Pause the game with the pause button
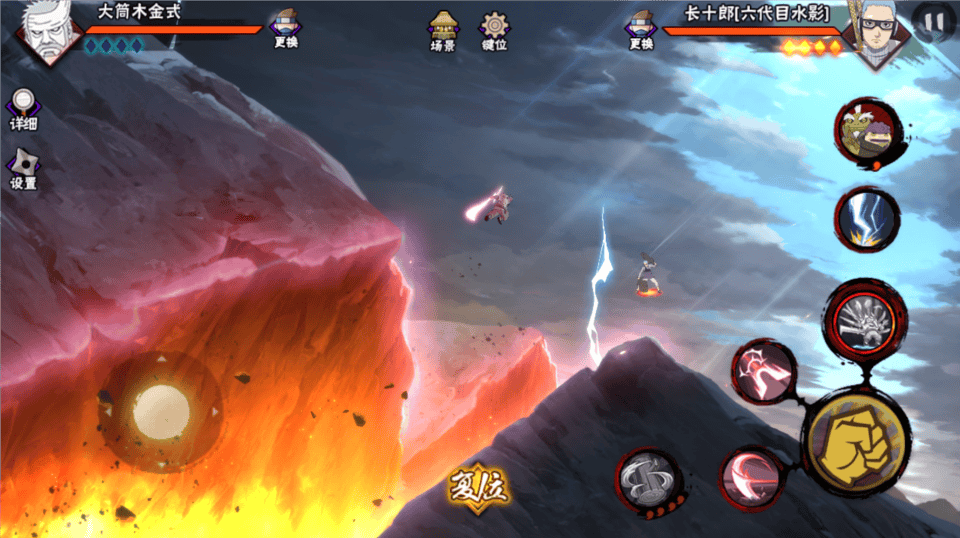 point(933,20)
